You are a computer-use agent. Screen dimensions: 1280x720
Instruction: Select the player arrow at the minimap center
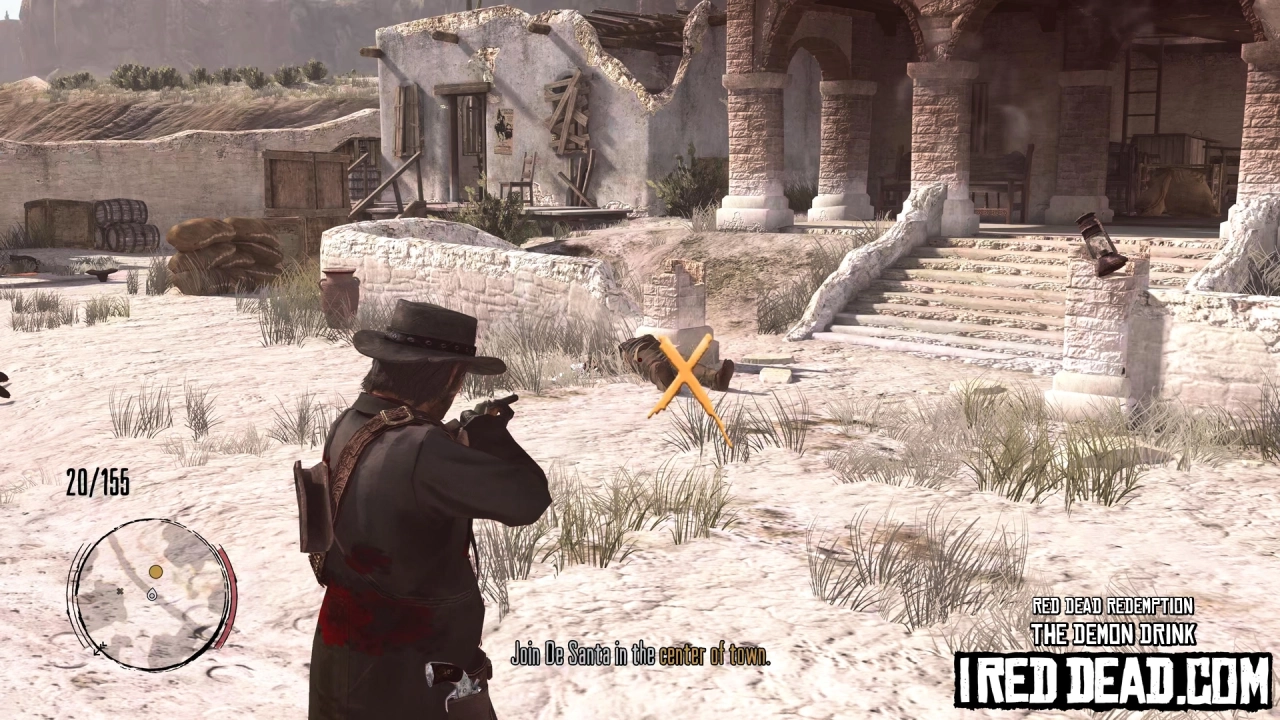tap(152, 595)
